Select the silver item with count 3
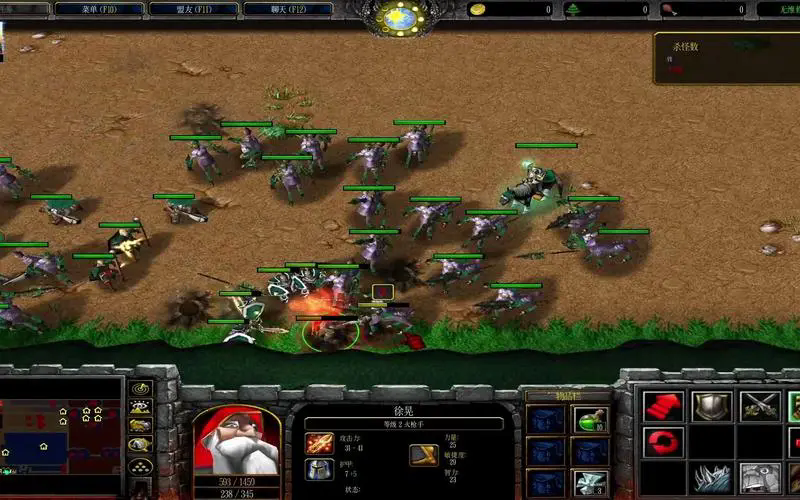Image resolution: width=800 pixels, height=500 pixels. pyautogui.click(x=589, y=482)
